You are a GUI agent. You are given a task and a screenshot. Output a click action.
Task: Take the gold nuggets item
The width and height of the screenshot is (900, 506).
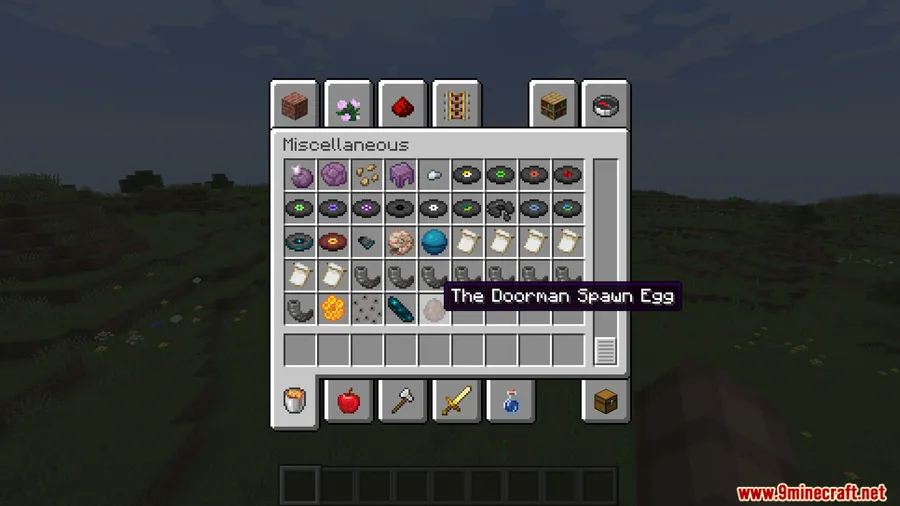coord(367,175)
